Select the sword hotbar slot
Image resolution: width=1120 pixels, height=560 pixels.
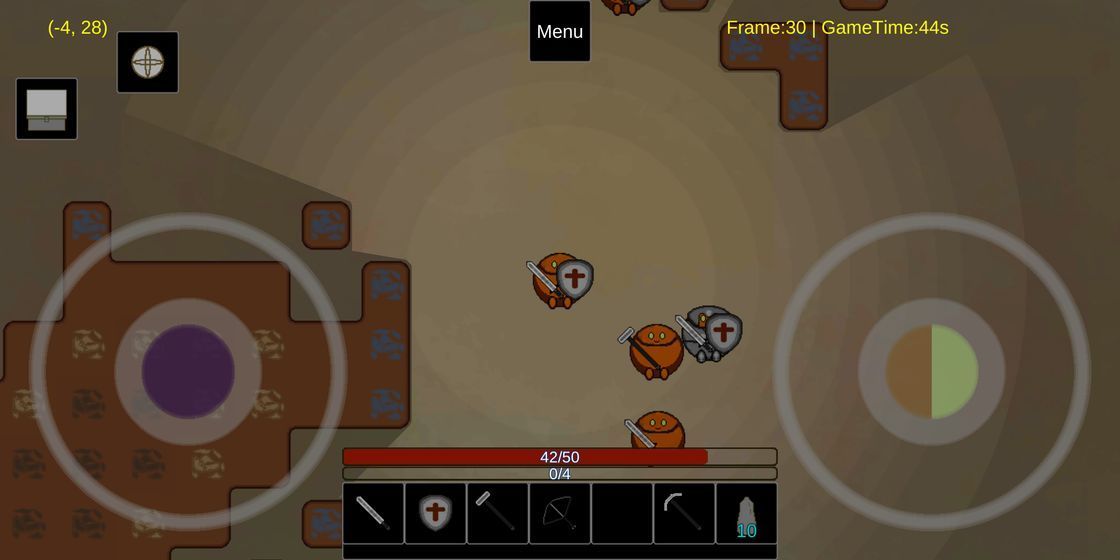(x=373, y=513)
